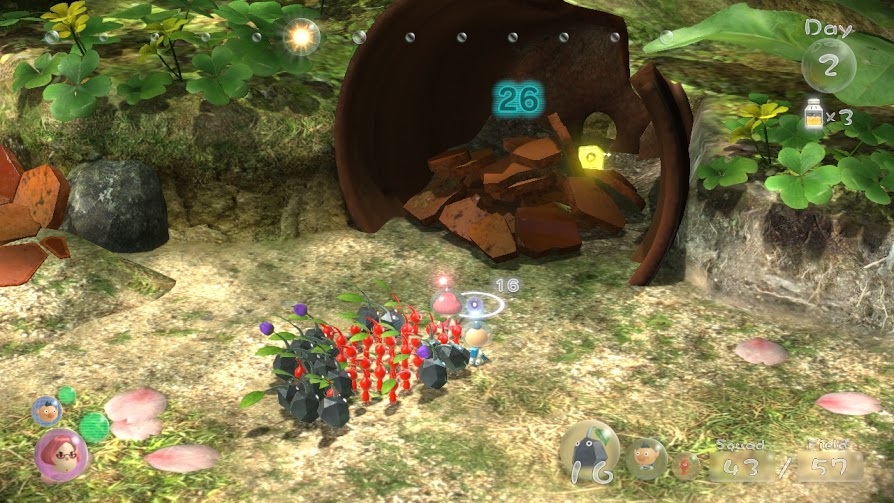Switch to the captain icon in the squad selector
The width and height of the screenshot is (894, 503).
(x=646, y=458)
